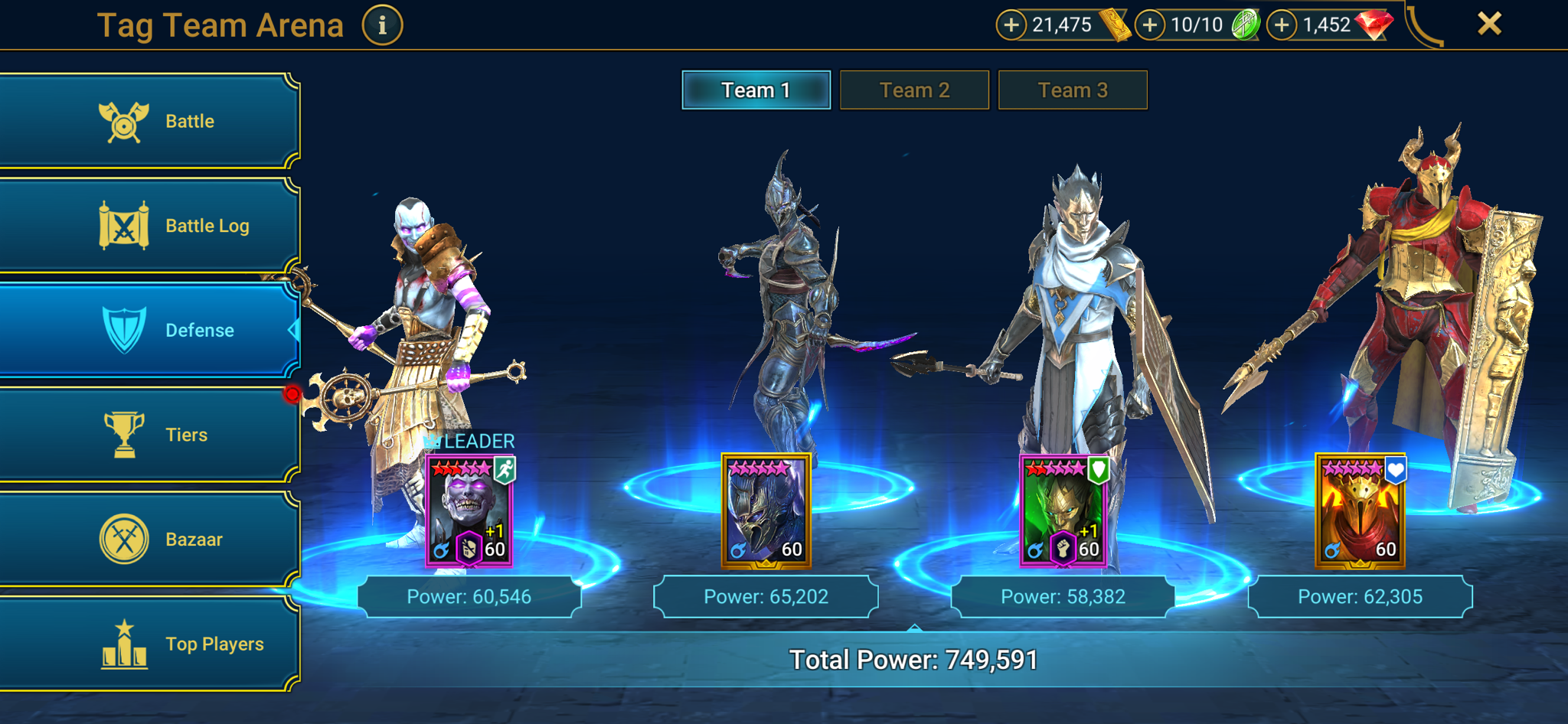Choose the green champion portrait card
Screen dimensions: 1568x724
1063,511
